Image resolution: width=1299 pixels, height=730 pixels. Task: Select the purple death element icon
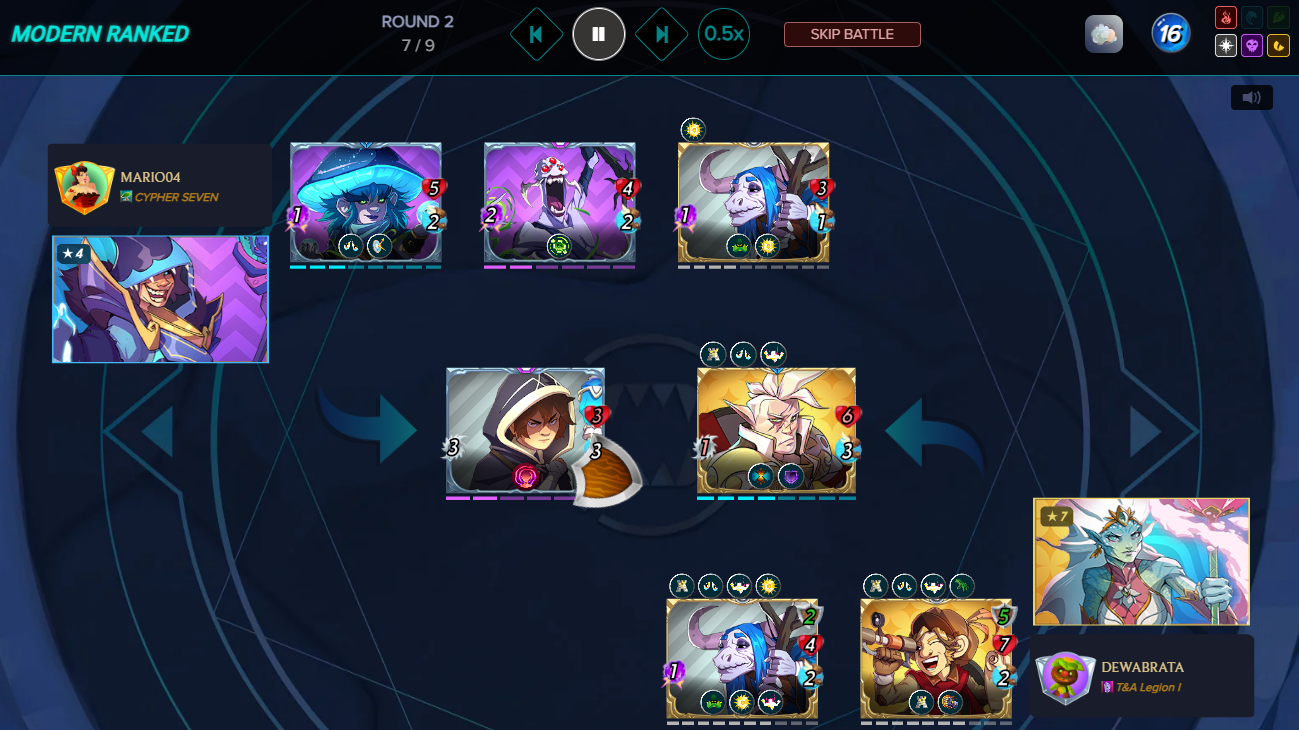[x=1252, y=46]
